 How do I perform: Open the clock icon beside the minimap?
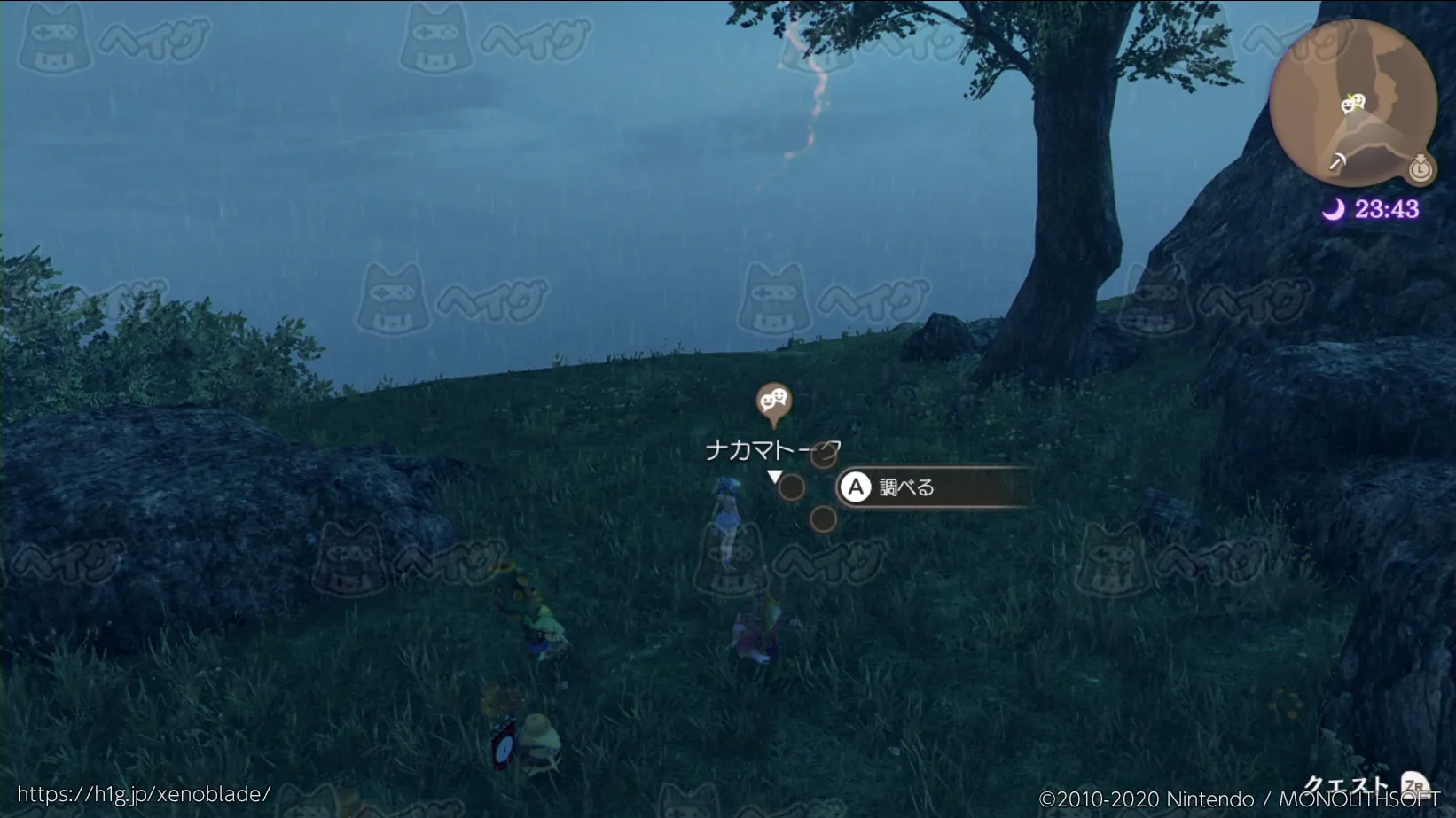(x=1421, y=167)
